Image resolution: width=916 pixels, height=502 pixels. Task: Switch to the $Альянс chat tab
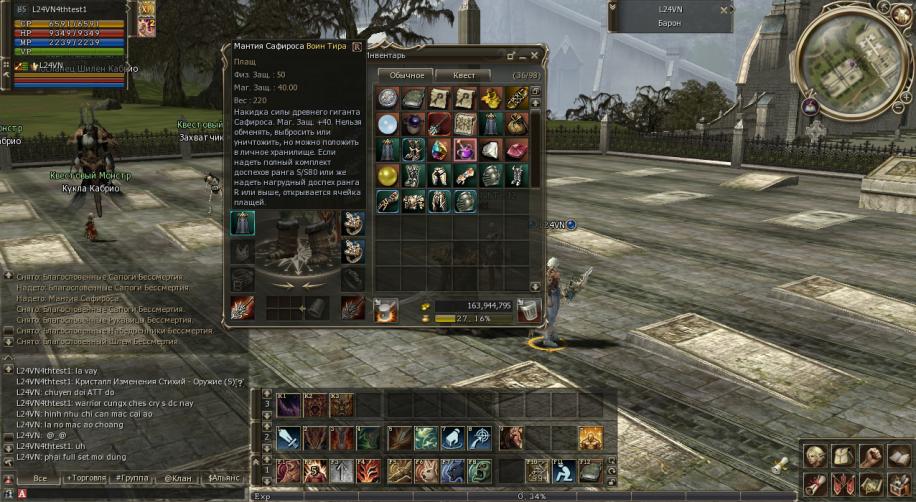pos(223,479)
